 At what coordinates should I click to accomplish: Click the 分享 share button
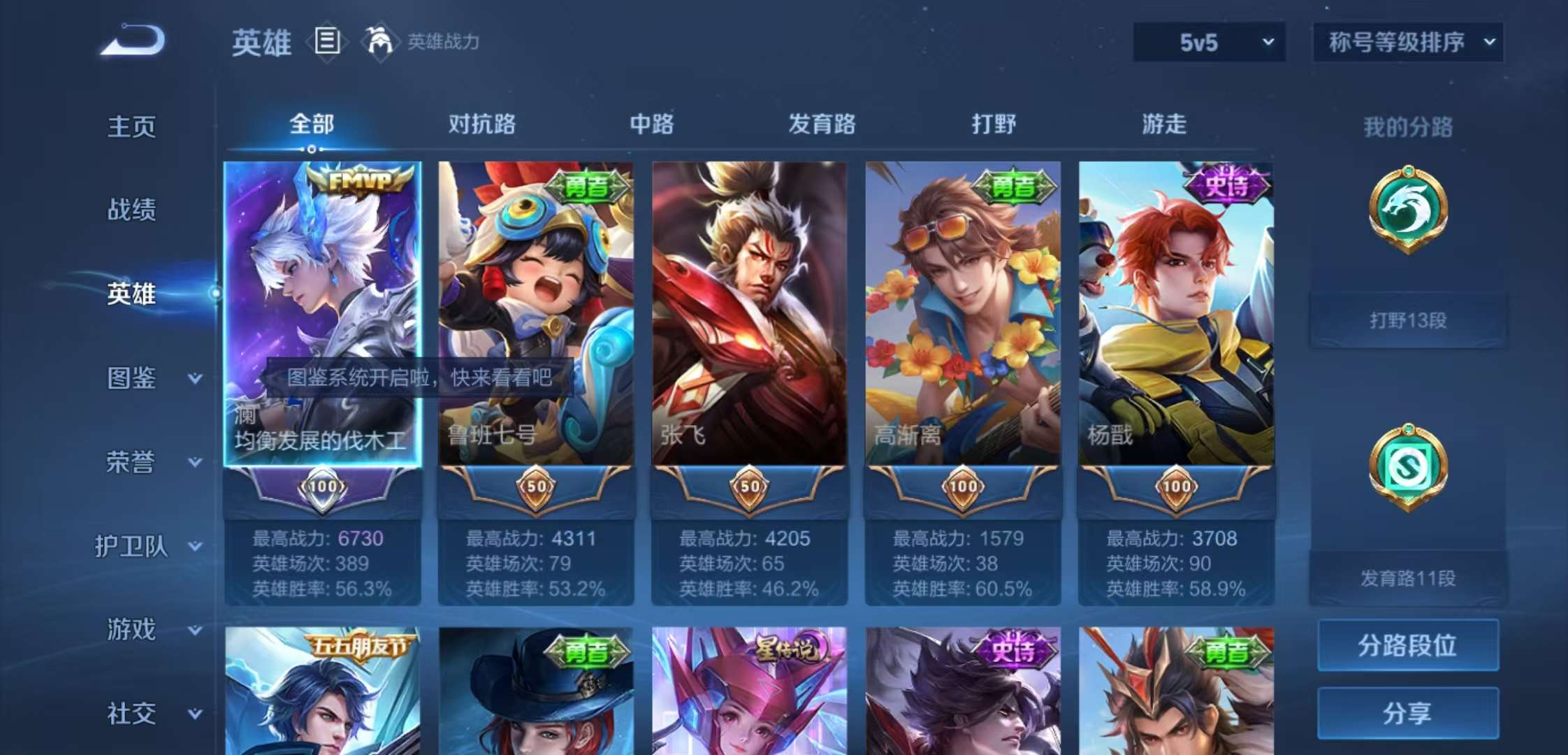pyautogui.click(x=1407, y=714)
